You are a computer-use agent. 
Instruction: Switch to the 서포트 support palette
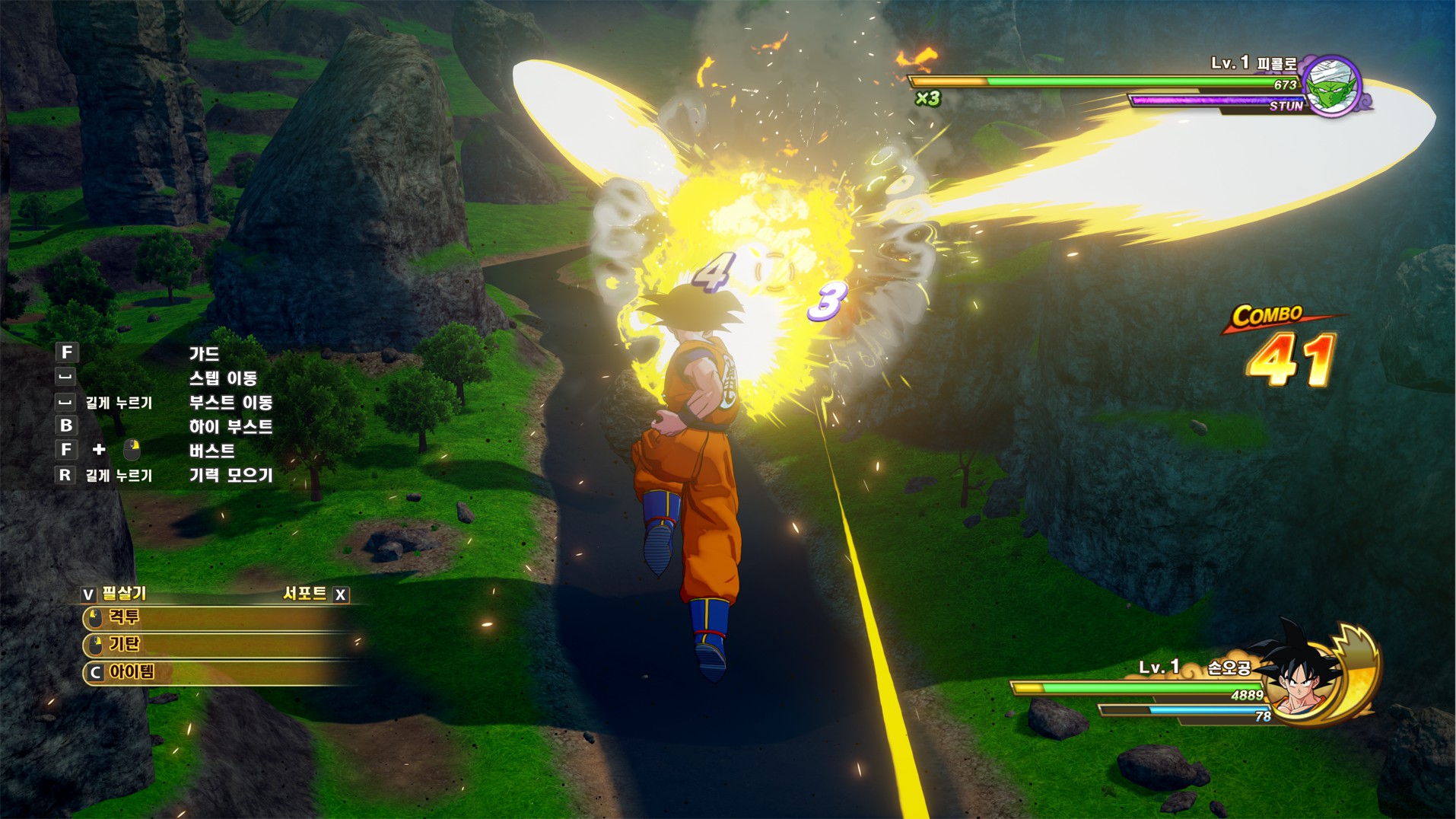[315, 594]
